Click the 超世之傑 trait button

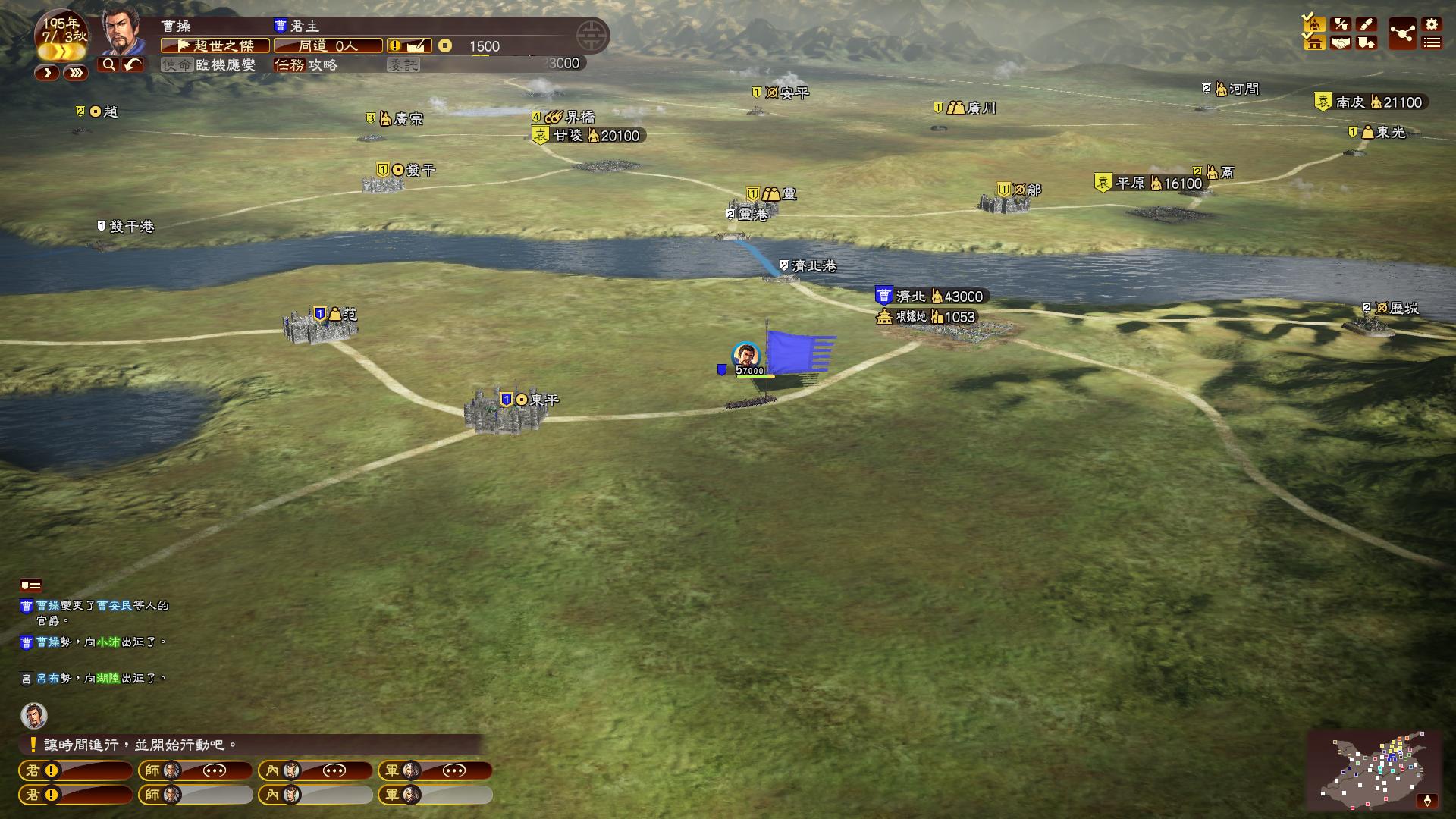click(215, 46)
